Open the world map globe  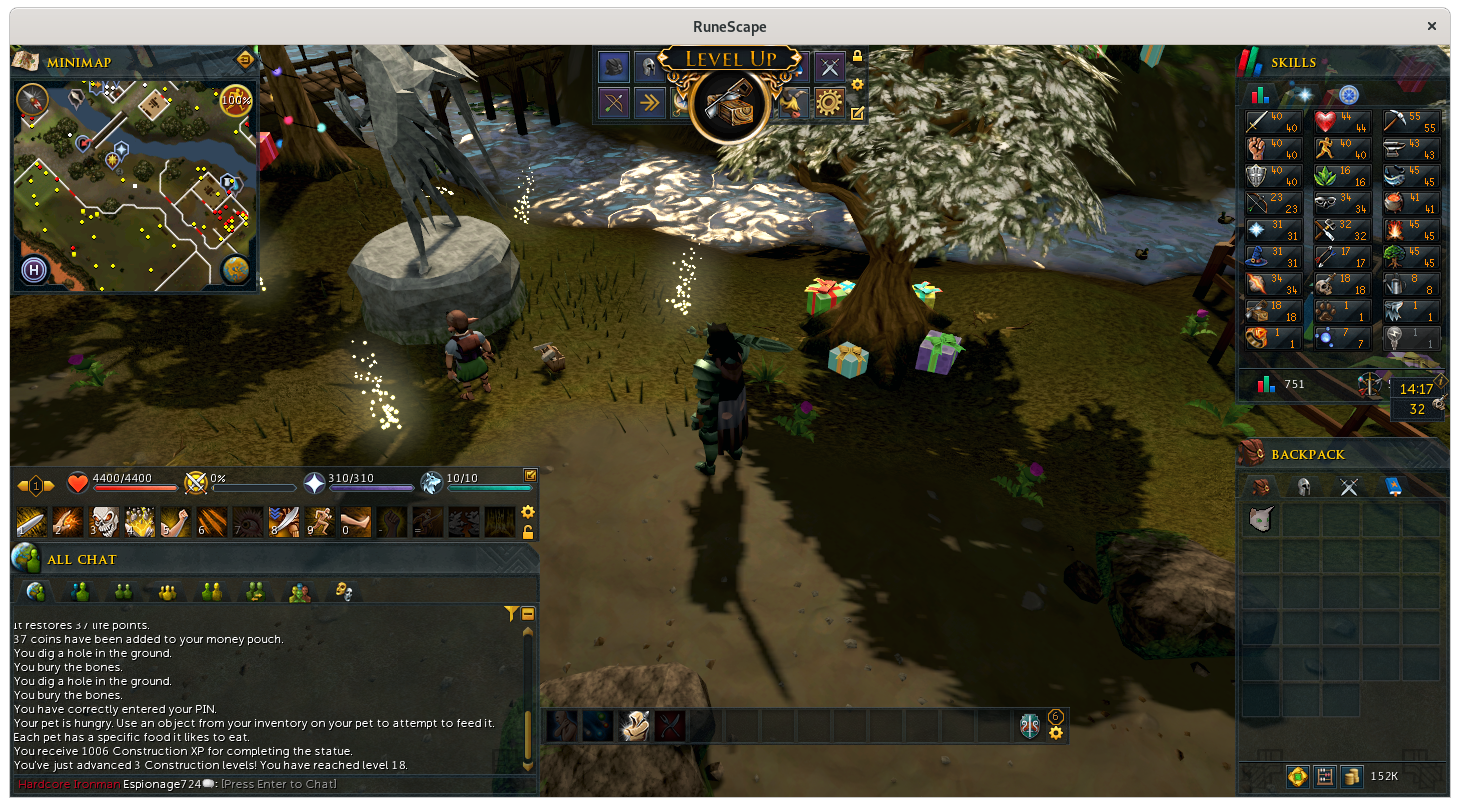click(x=236, y=269)
